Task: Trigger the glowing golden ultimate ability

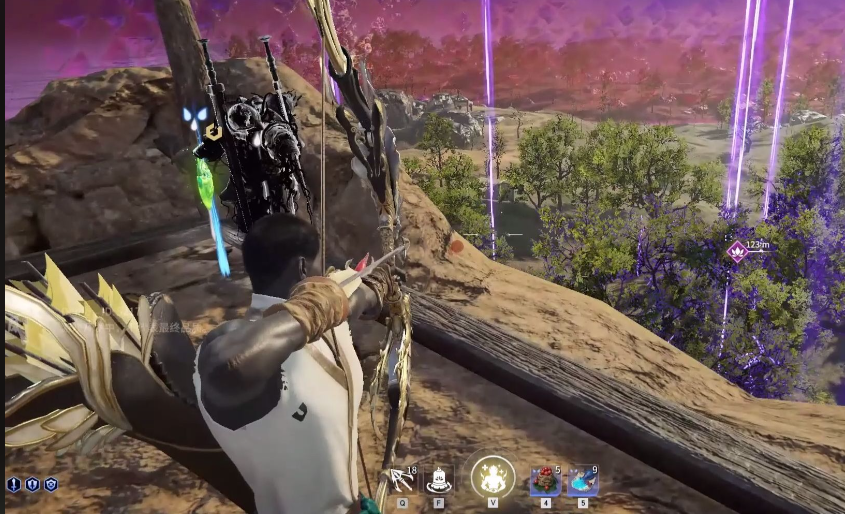Action: click(x=492, y=477)
